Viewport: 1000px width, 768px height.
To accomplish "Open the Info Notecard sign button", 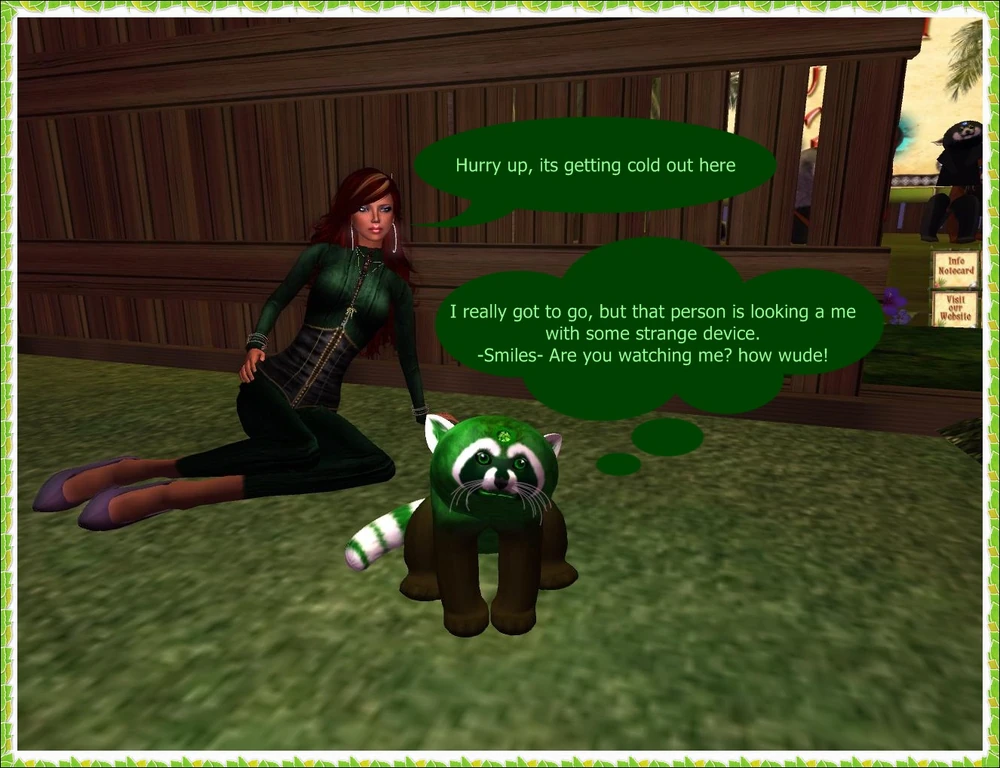I will (x=955, y=269).
